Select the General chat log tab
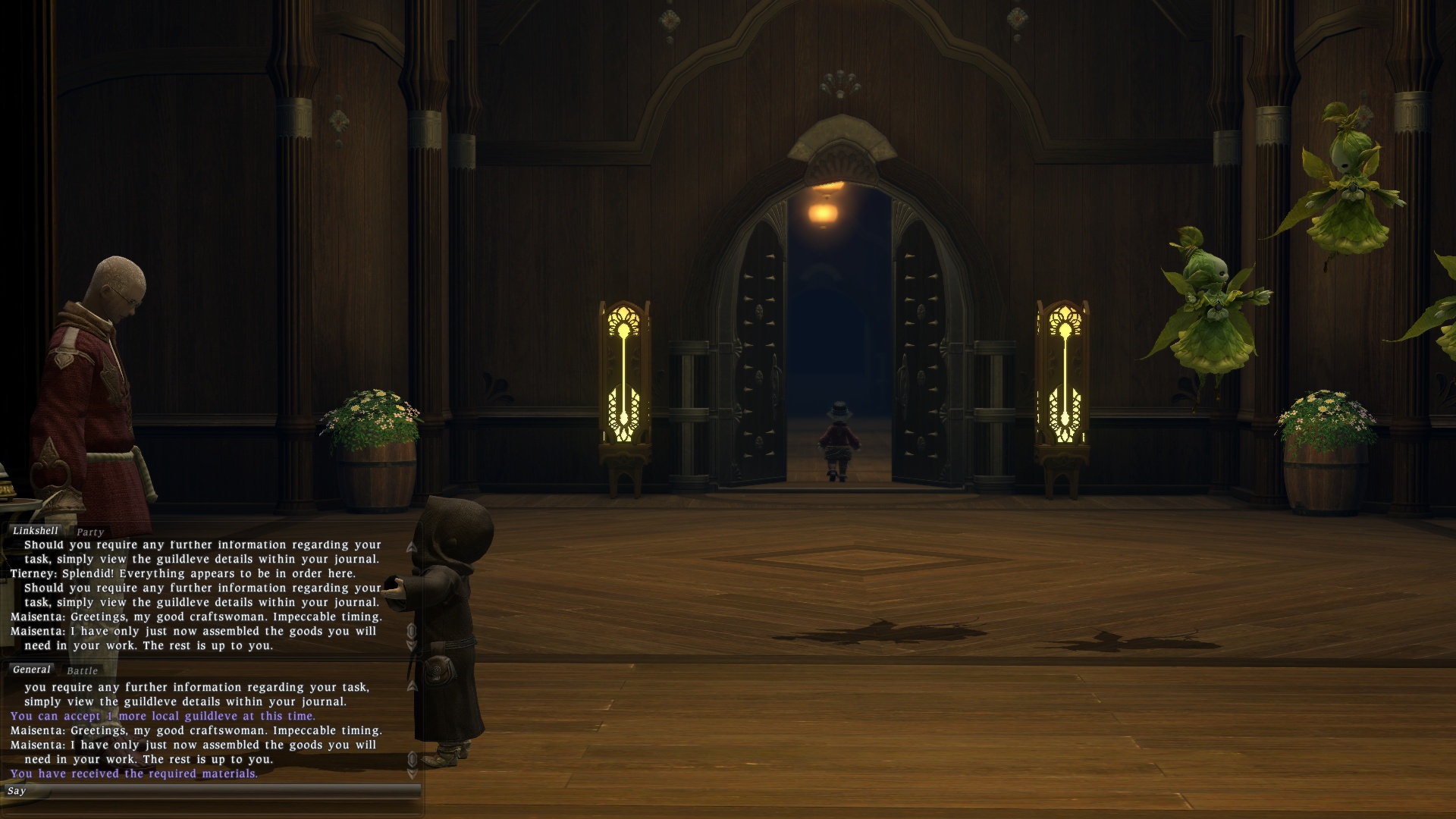 tap(32, 670)
